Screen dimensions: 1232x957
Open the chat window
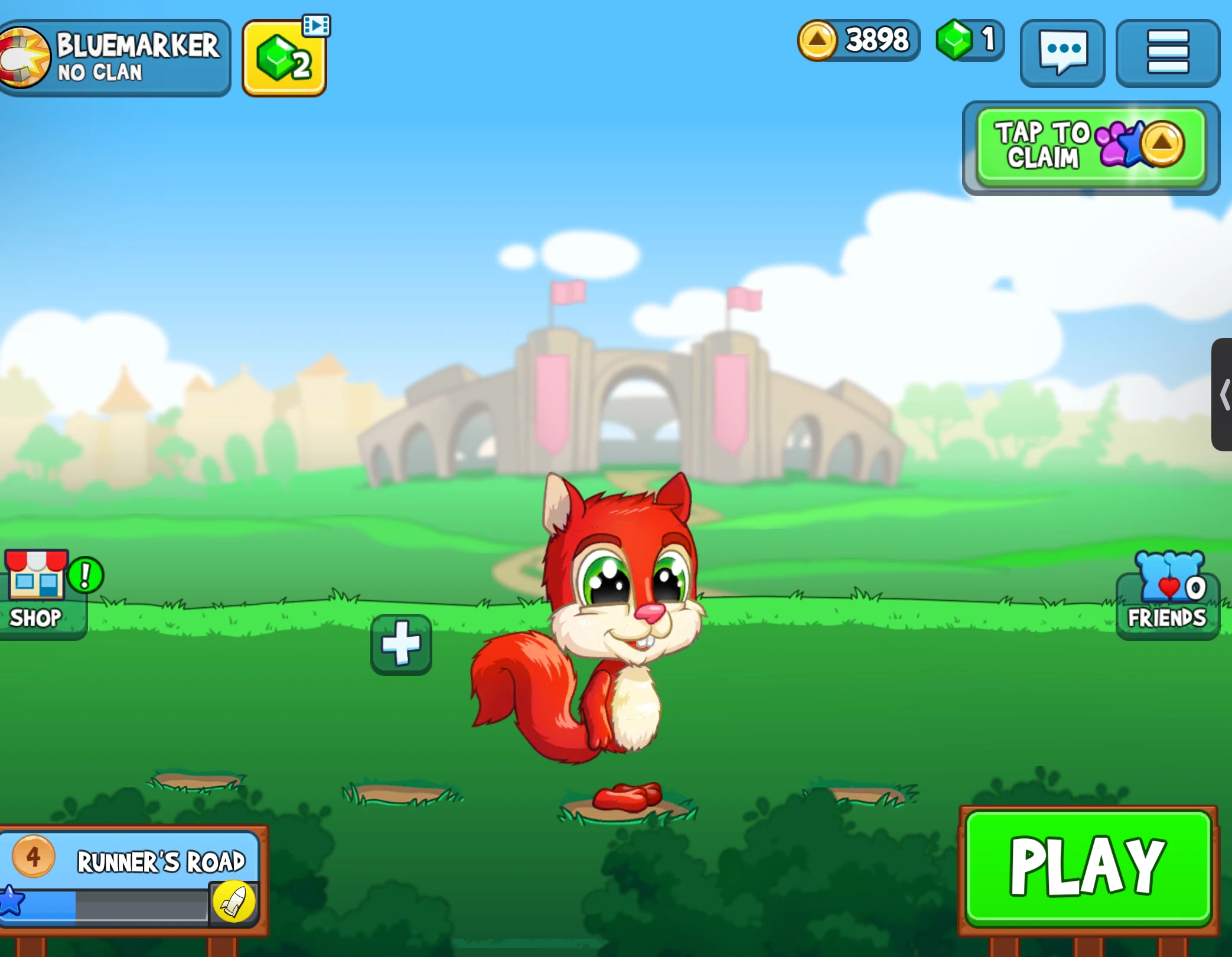coord(1061,53)
